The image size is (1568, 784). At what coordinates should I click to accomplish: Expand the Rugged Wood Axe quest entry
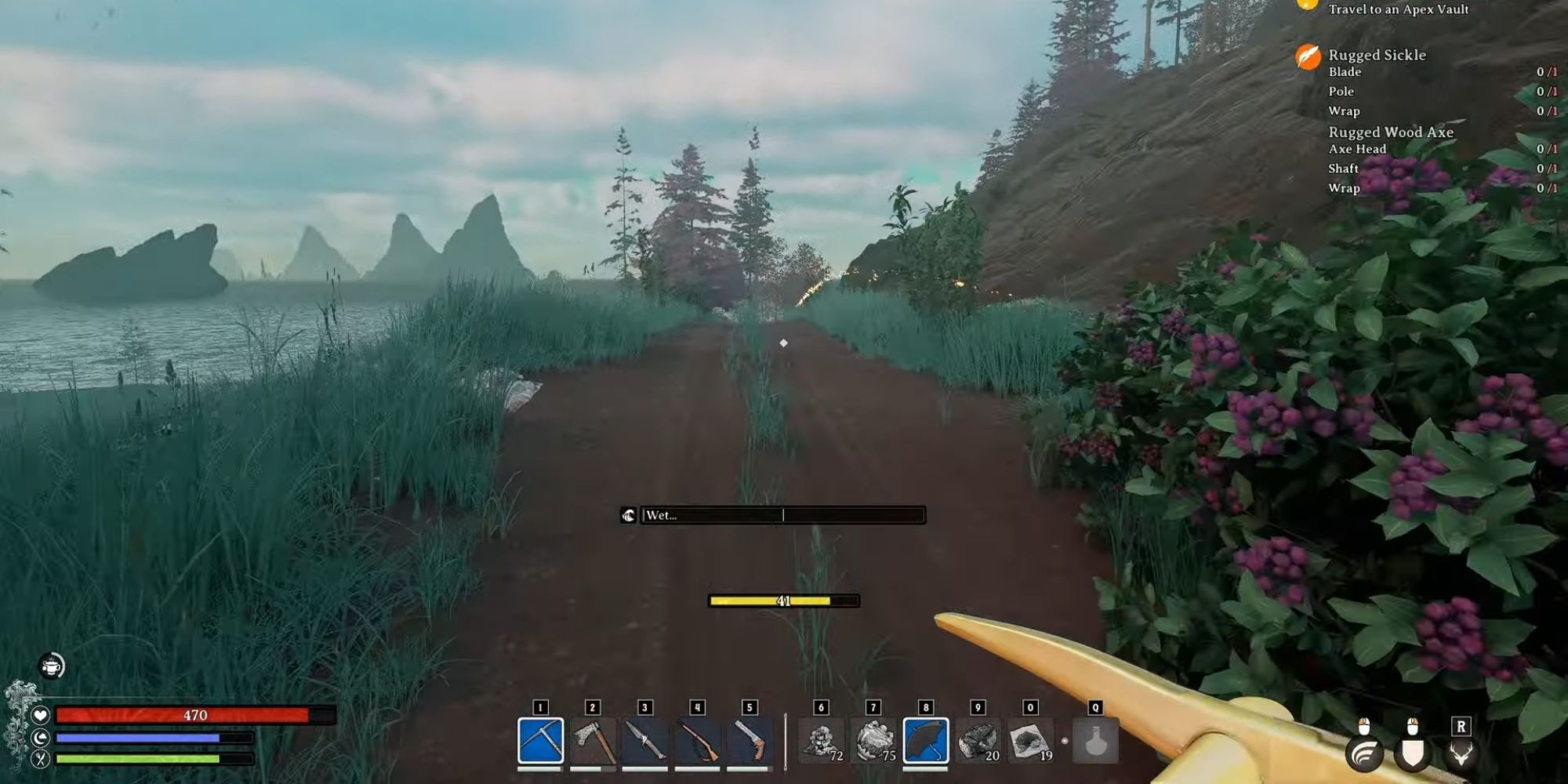coord(1390,132)
